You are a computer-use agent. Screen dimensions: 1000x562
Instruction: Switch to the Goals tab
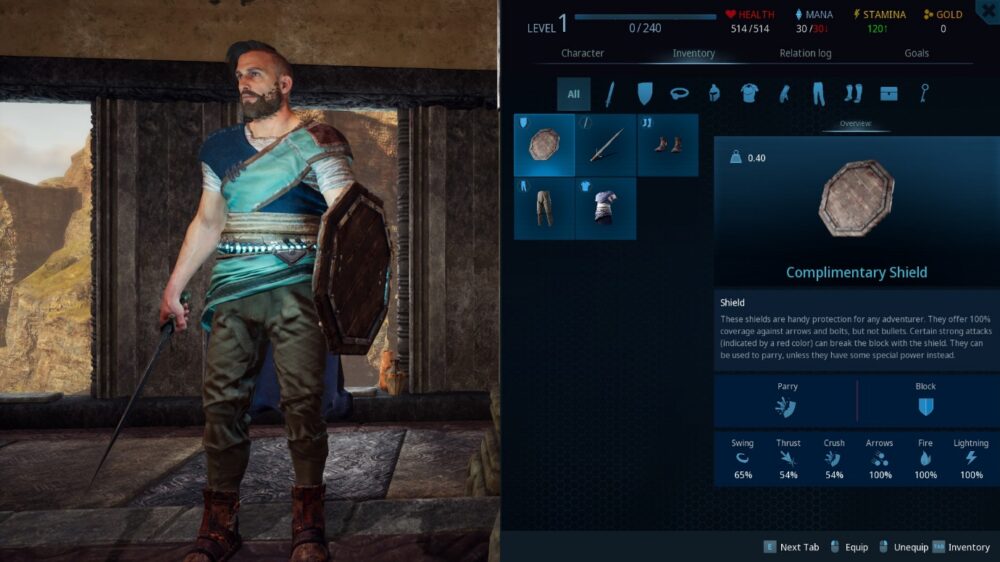pos(916,53)
